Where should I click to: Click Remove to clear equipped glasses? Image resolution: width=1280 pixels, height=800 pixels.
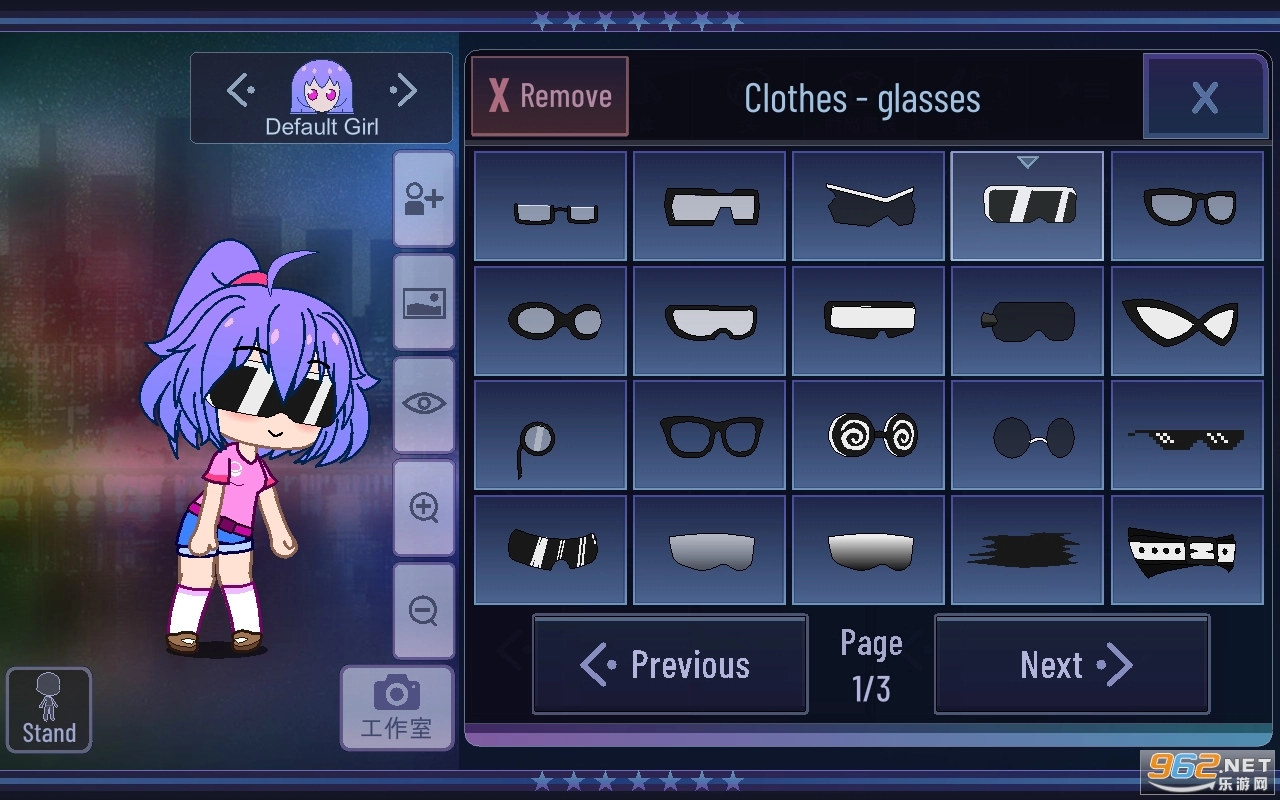549,95
